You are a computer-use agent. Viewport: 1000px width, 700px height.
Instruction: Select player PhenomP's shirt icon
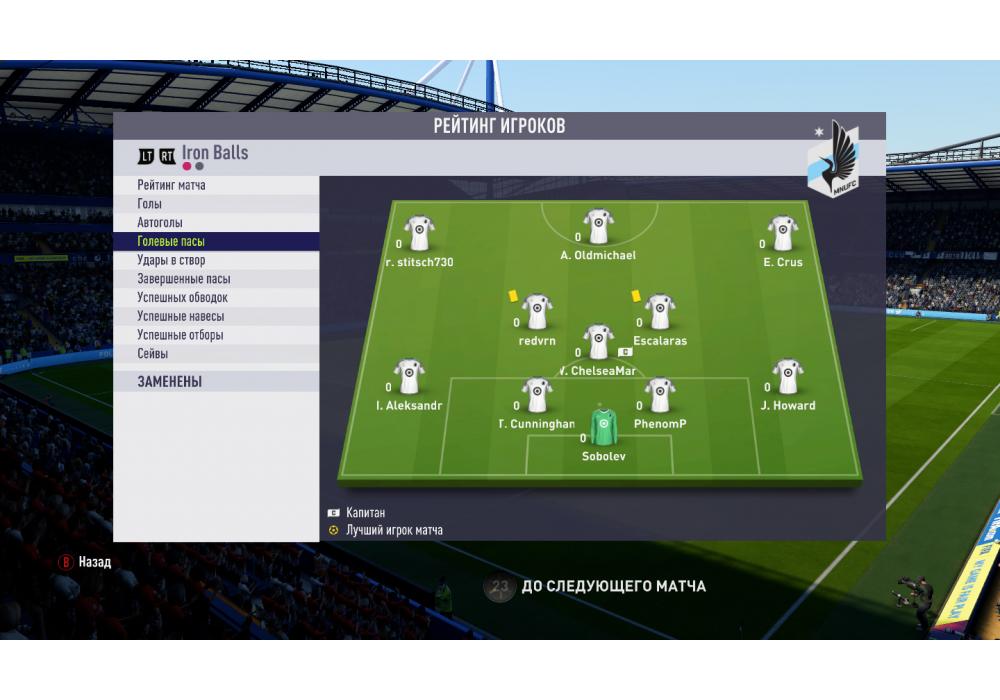tap(660, 395)
